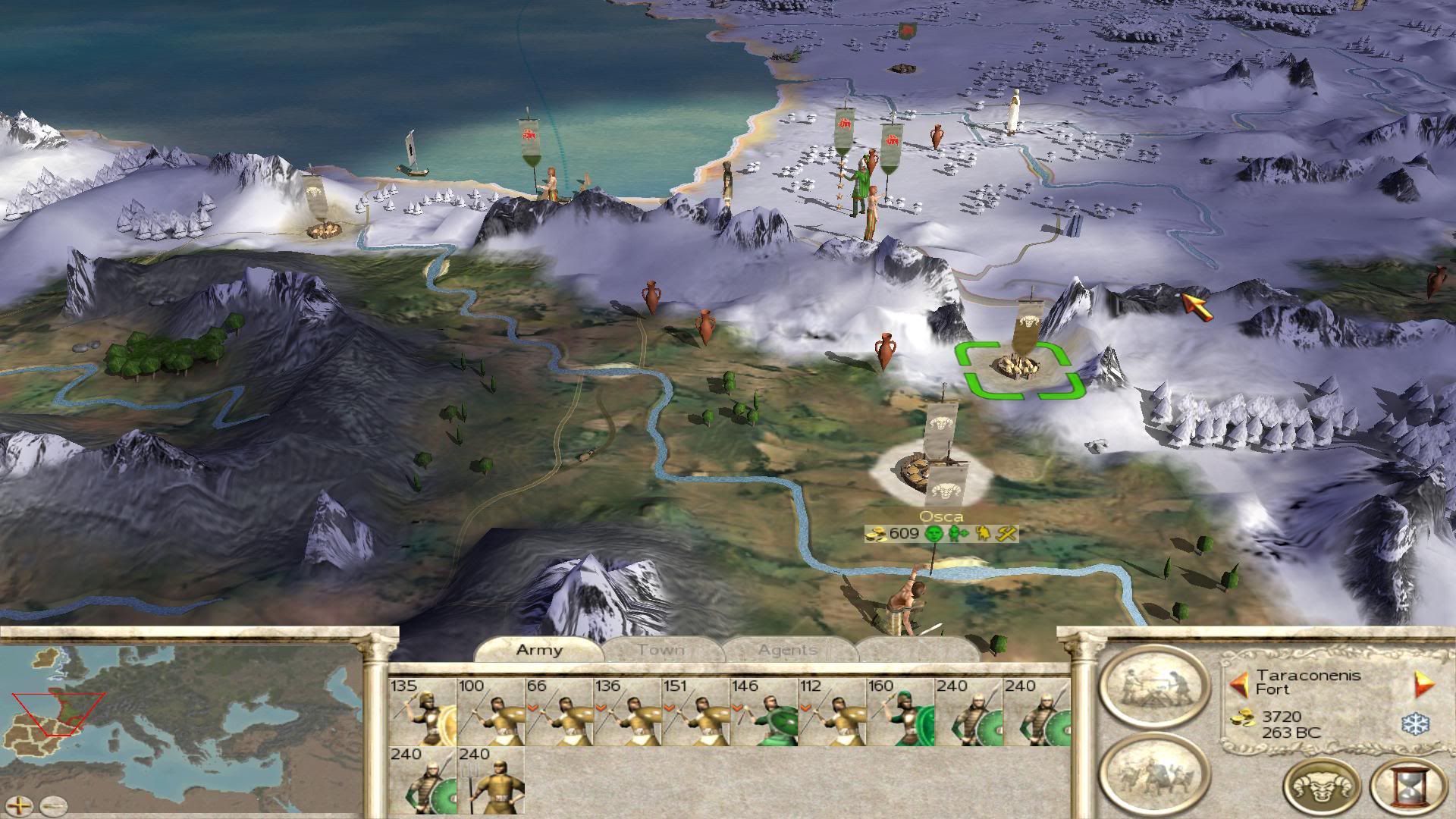
Task: End the turn with the hourglass button
Action: [1409, 786]
